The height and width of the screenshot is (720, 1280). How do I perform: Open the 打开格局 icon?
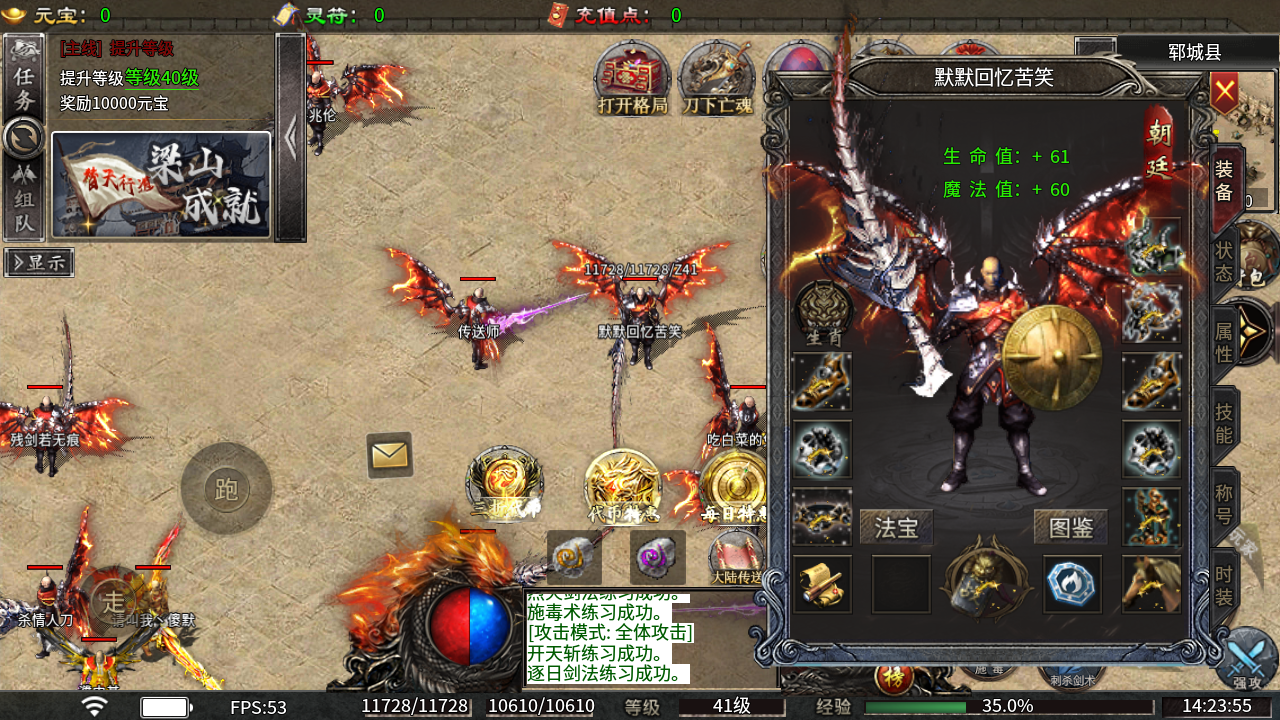point(632,78)
